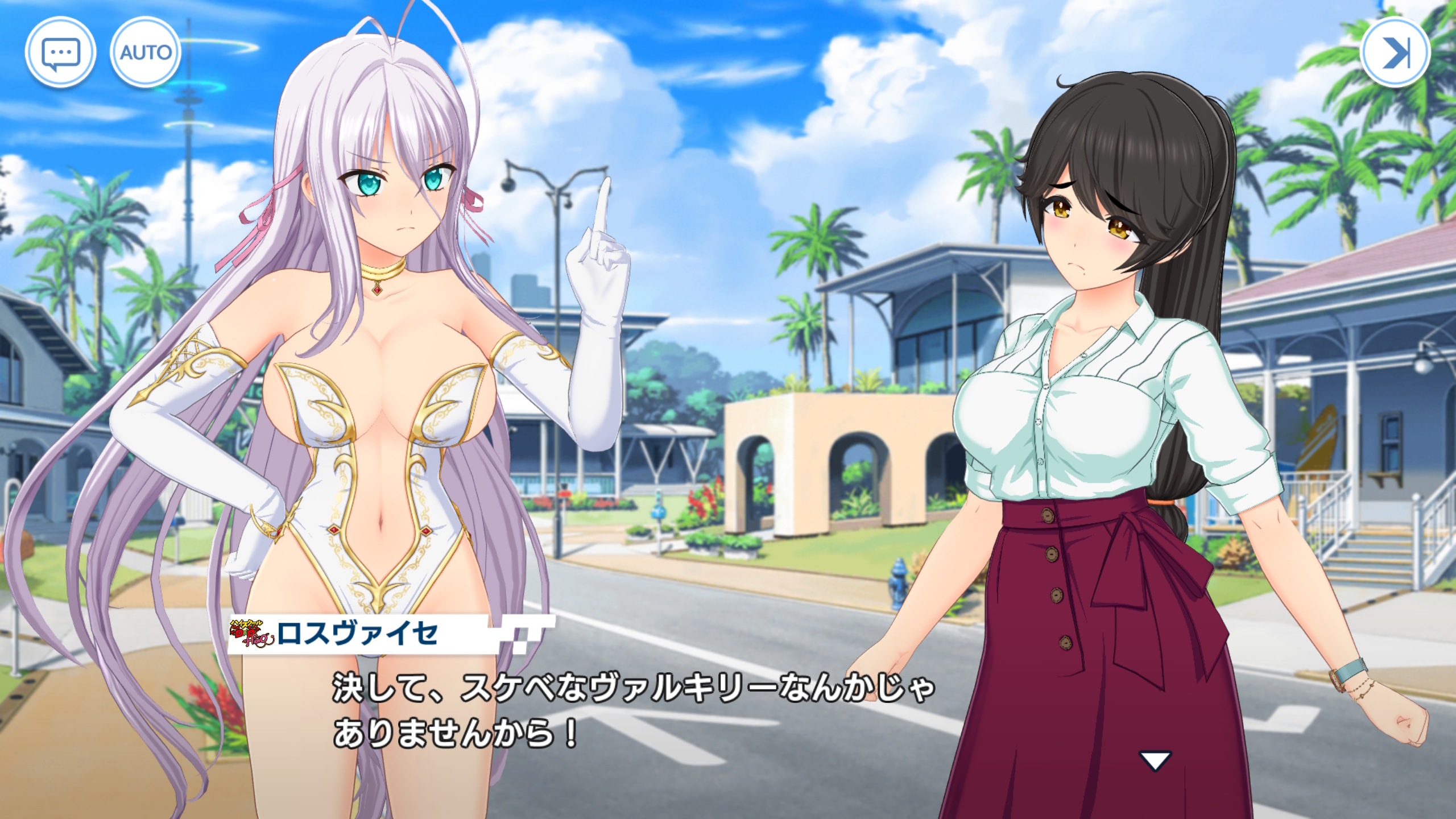Skip the story scene

(x=1395, y=53)
